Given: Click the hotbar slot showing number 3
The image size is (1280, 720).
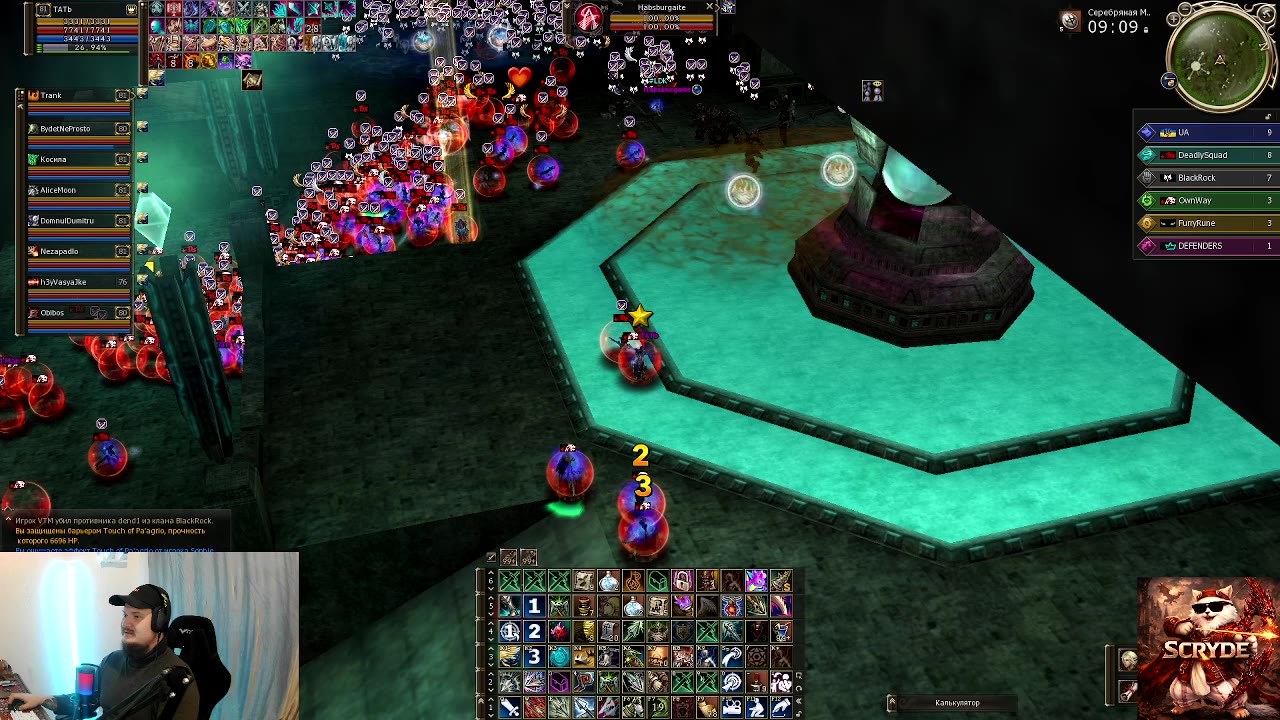Looking at the screenshot, I should click(x=534, y=657).
